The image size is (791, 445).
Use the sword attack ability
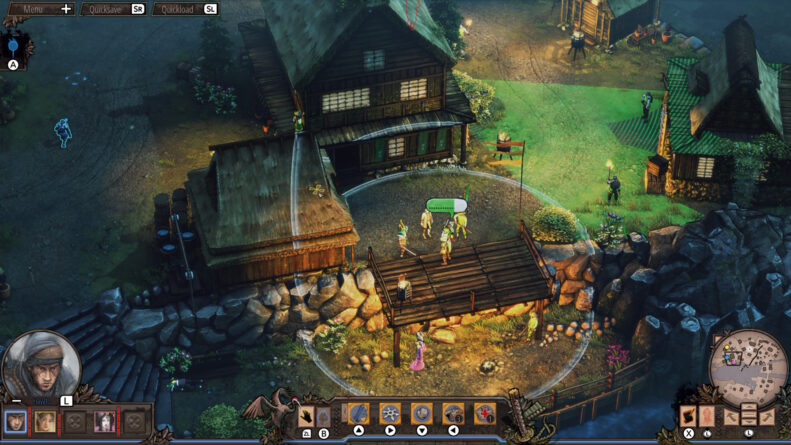pos(359,413)
